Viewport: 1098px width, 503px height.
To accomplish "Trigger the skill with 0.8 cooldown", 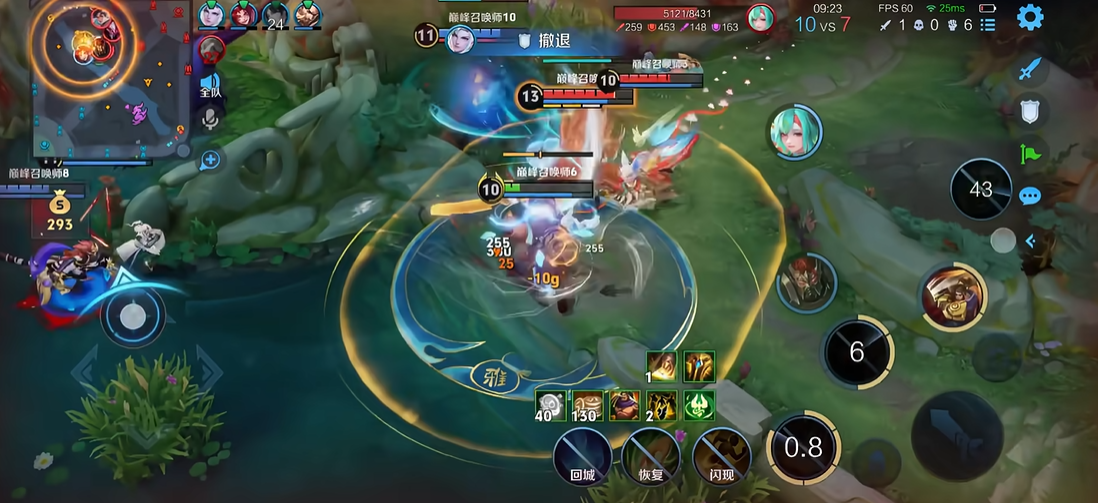I will [803, 447].
